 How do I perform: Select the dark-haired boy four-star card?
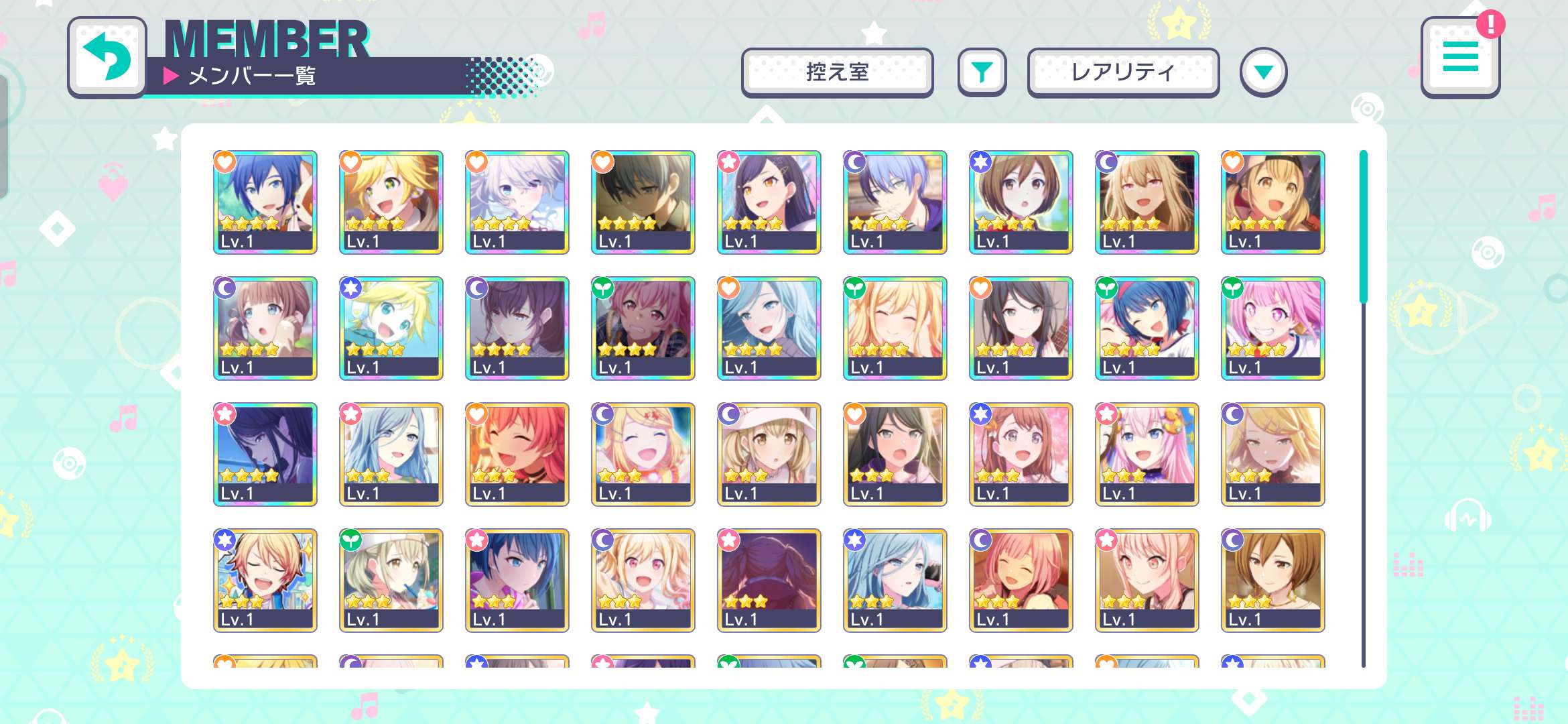click(x=643, y=202)
